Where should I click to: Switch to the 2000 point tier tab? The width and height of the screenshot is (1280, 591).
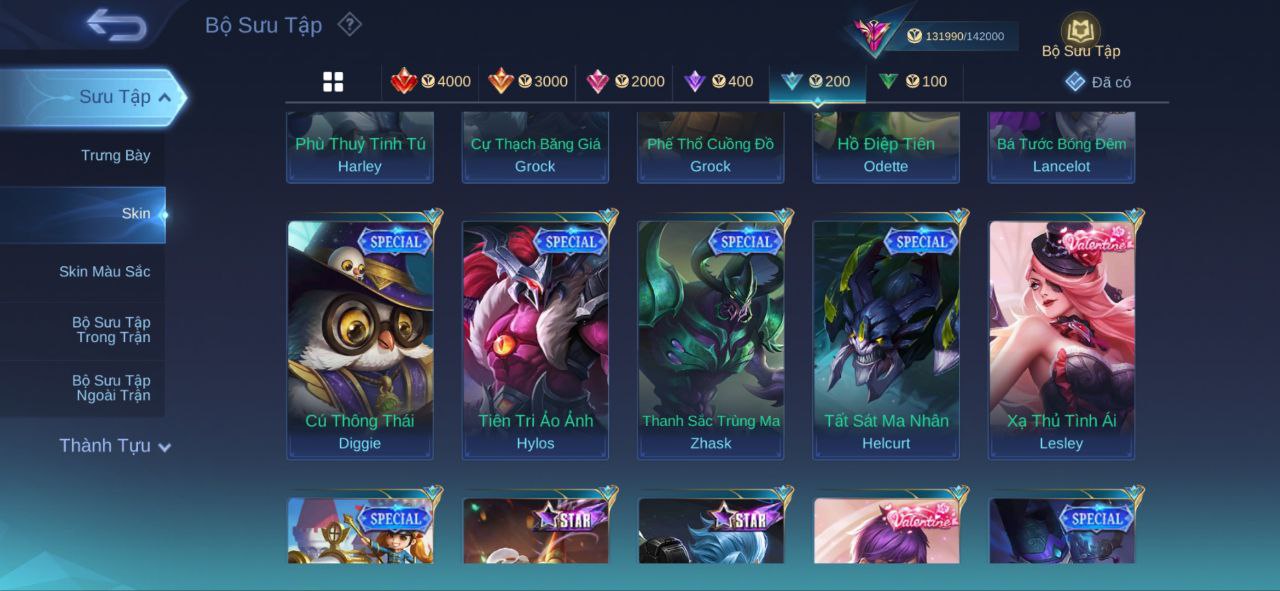[x=626, y=82]
